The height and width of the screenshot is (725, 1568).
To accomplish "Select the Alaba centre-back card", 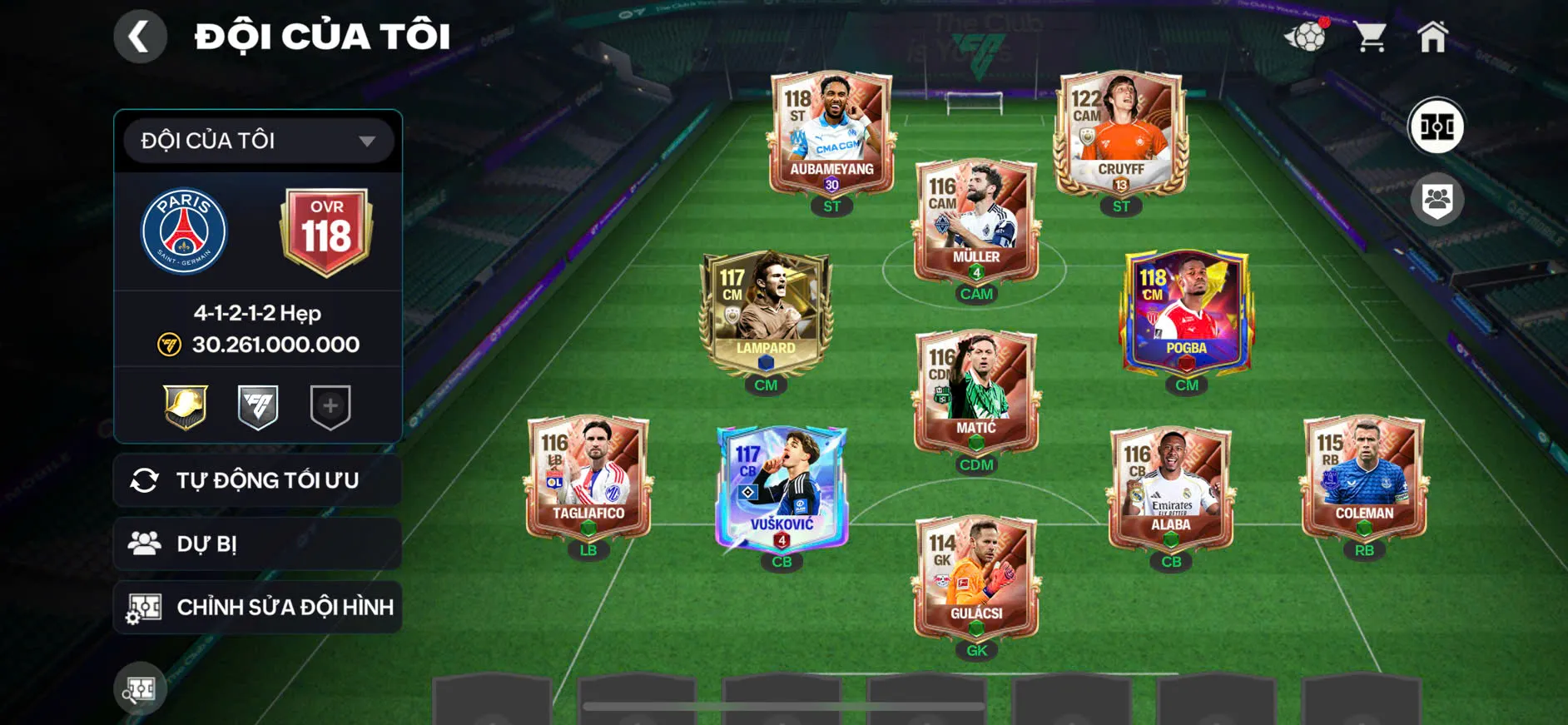I will [1170, 489].
